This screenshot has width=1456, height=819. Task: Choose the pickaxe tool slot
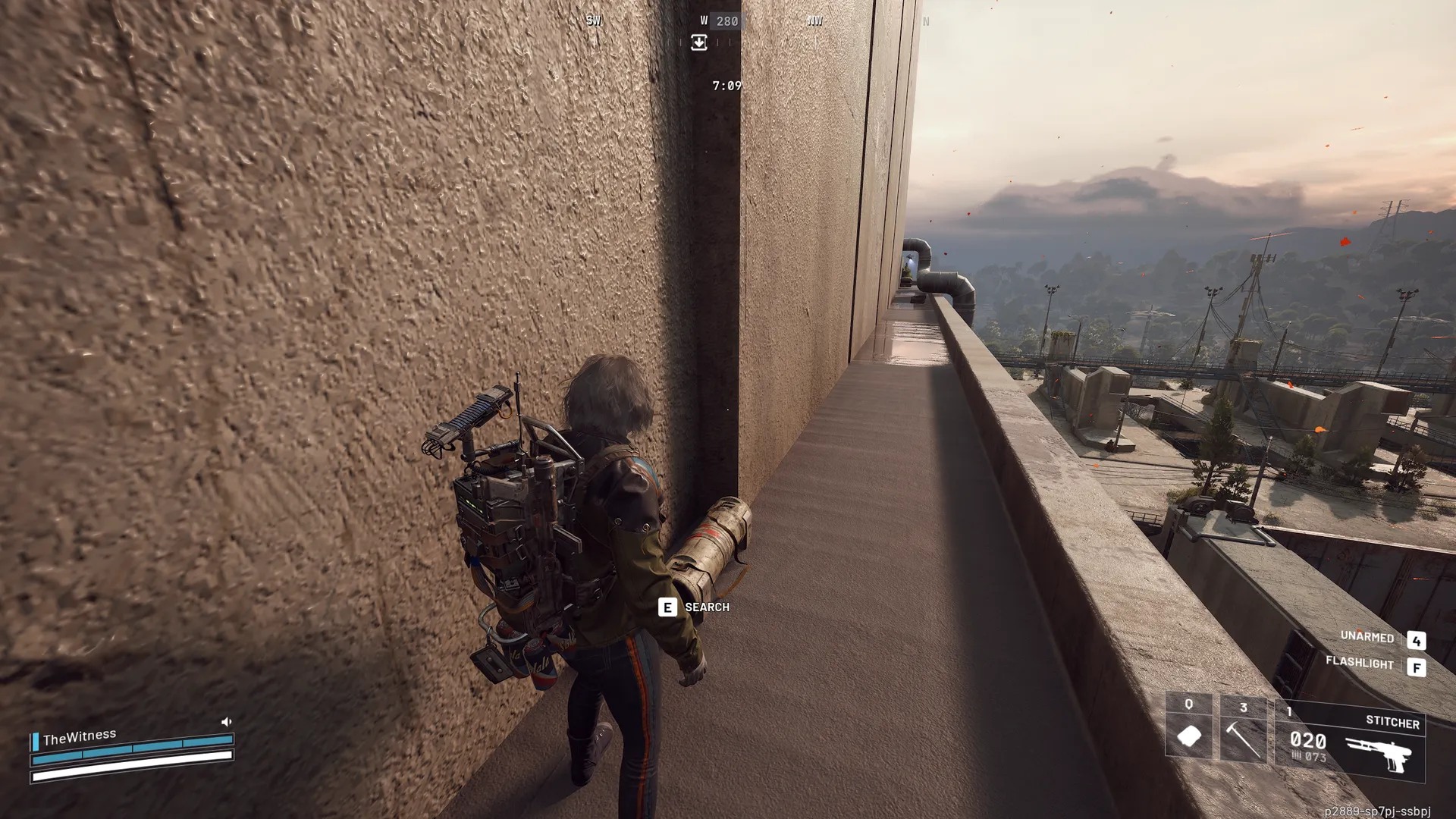pyautogui.click(x=1243, y=730)
